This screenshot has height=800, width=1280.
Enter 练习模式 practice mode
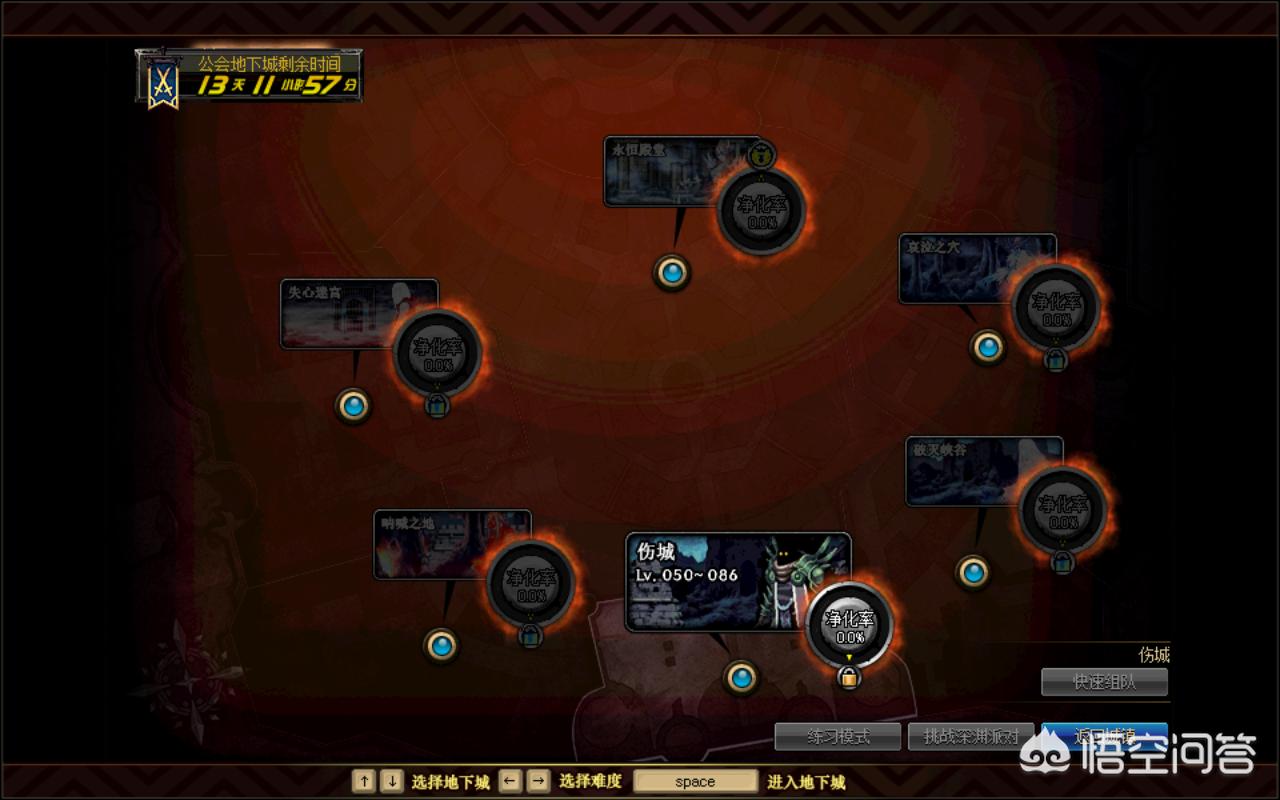tap(838, 737)
